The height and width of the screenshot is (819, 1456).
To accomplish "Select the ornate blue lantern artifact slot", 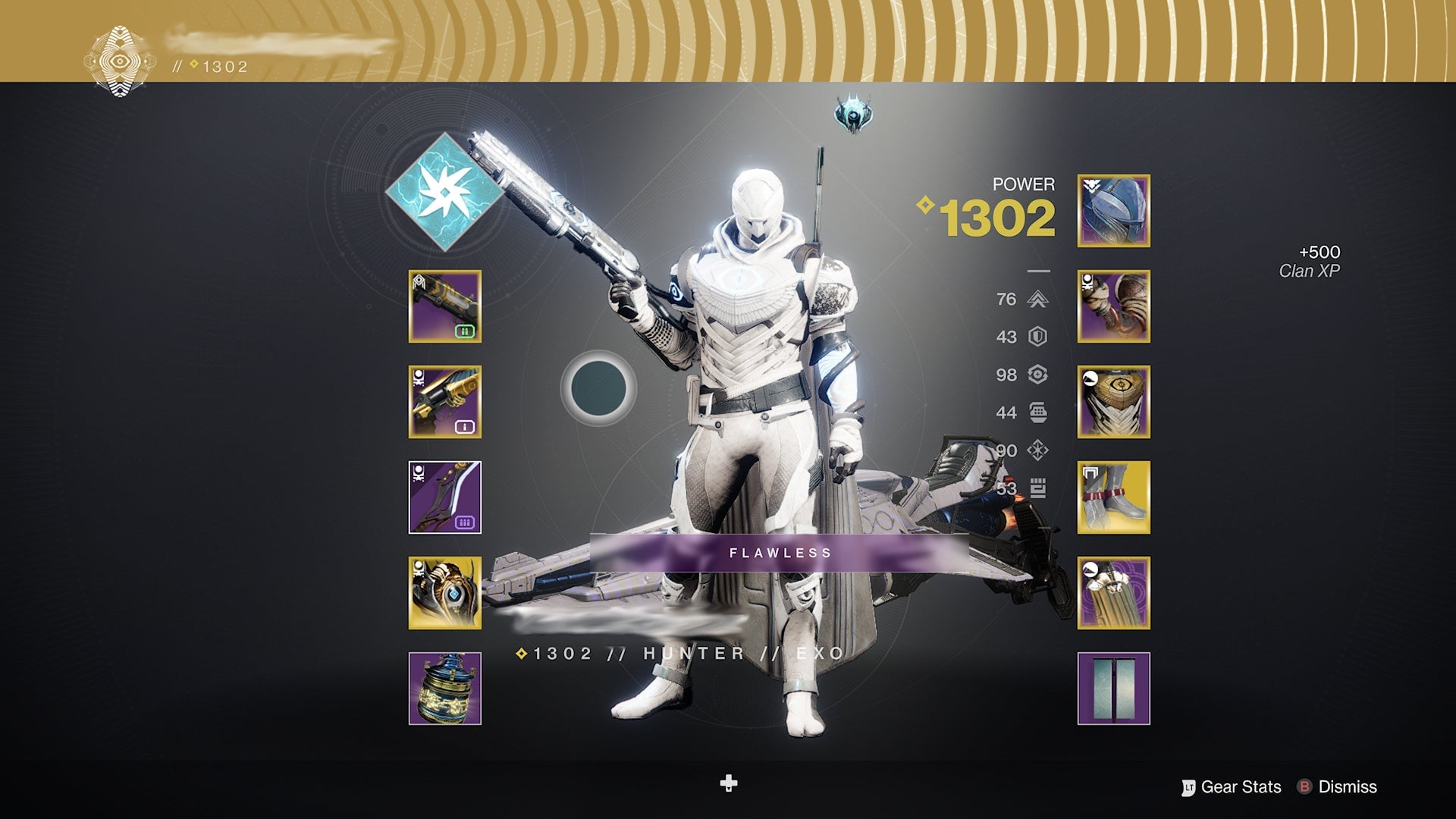I will click(445, 689).
